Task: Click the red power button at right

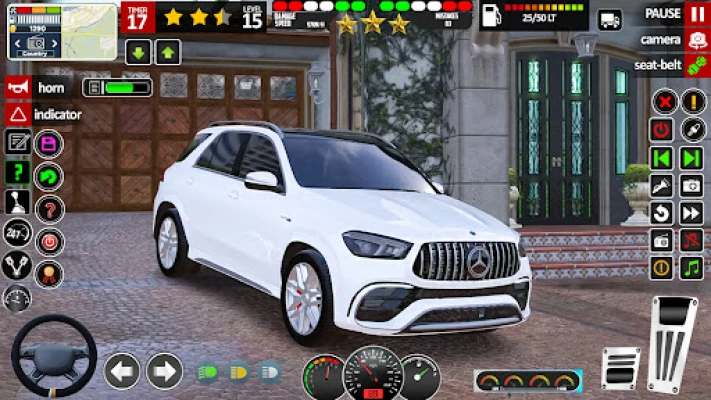Action: point(662,130)
